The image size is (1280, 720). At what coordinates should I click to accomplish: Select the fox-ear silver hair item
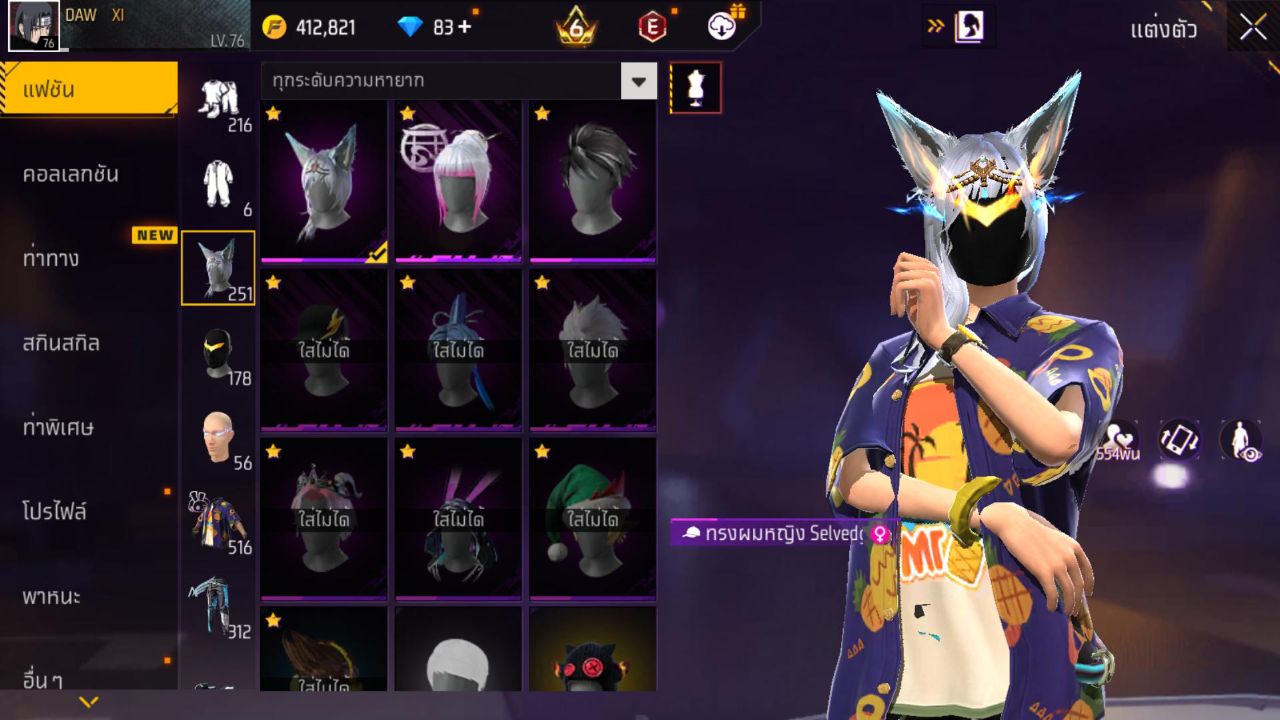coord(324,182)
